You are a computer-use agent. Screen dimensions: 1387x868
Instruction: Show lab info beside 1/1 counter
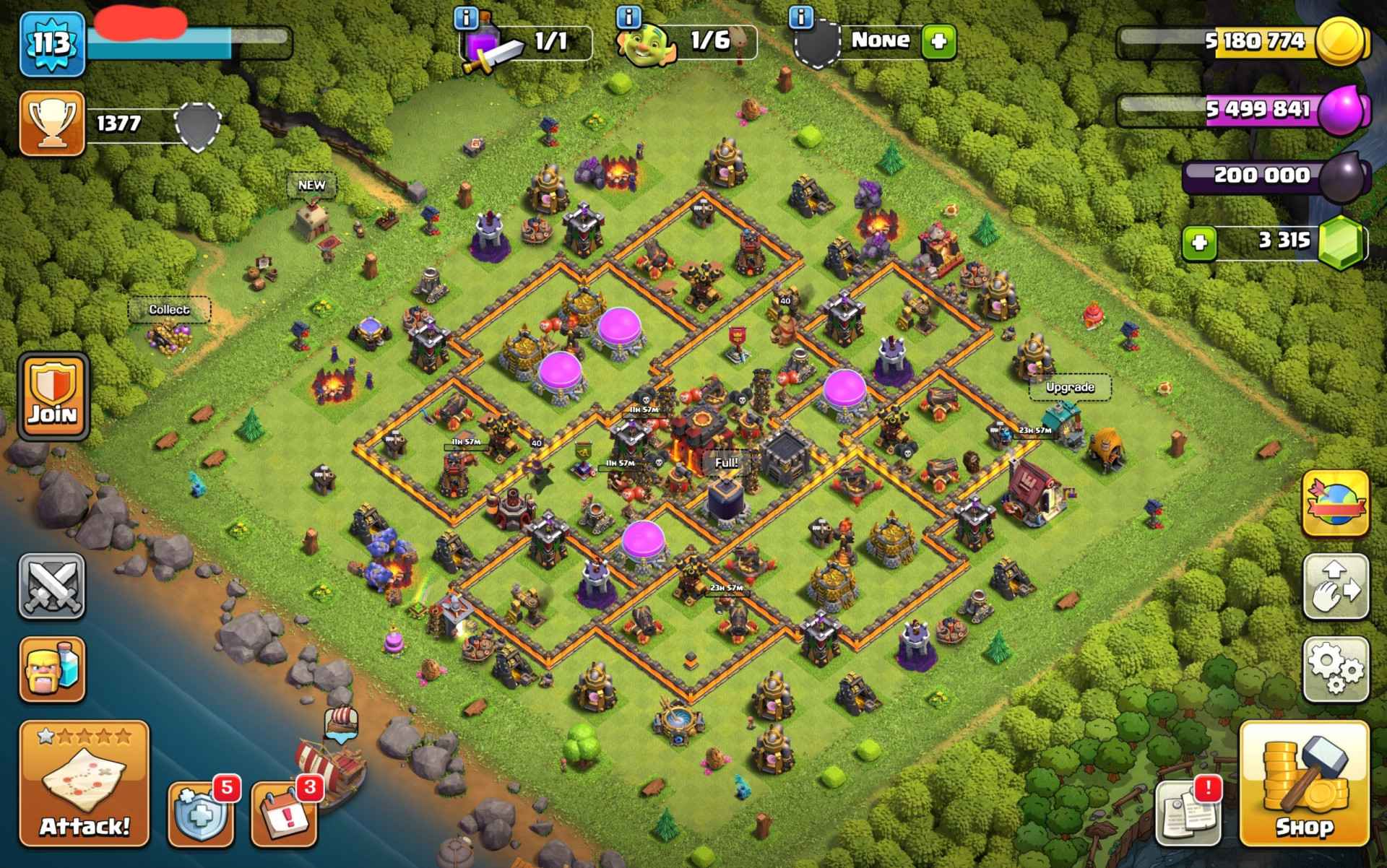[x=467, y=16]
